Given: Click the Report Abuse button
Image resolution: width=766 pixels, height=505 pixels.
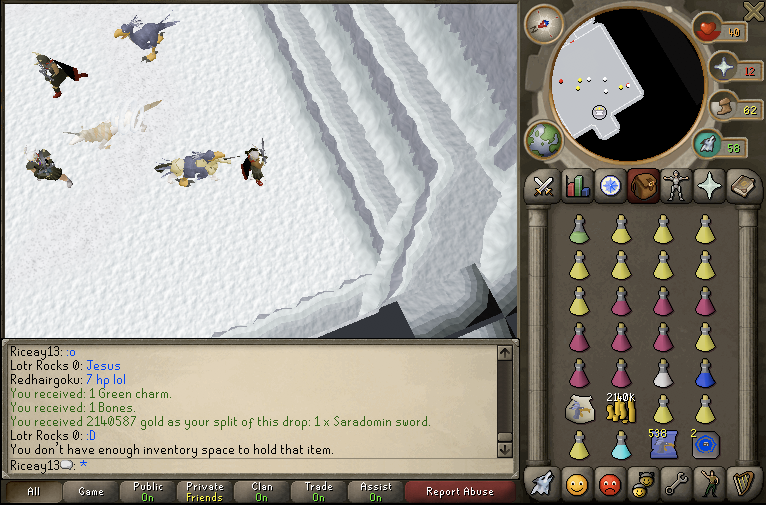Looking at the screenshot, I should [459, 491].
